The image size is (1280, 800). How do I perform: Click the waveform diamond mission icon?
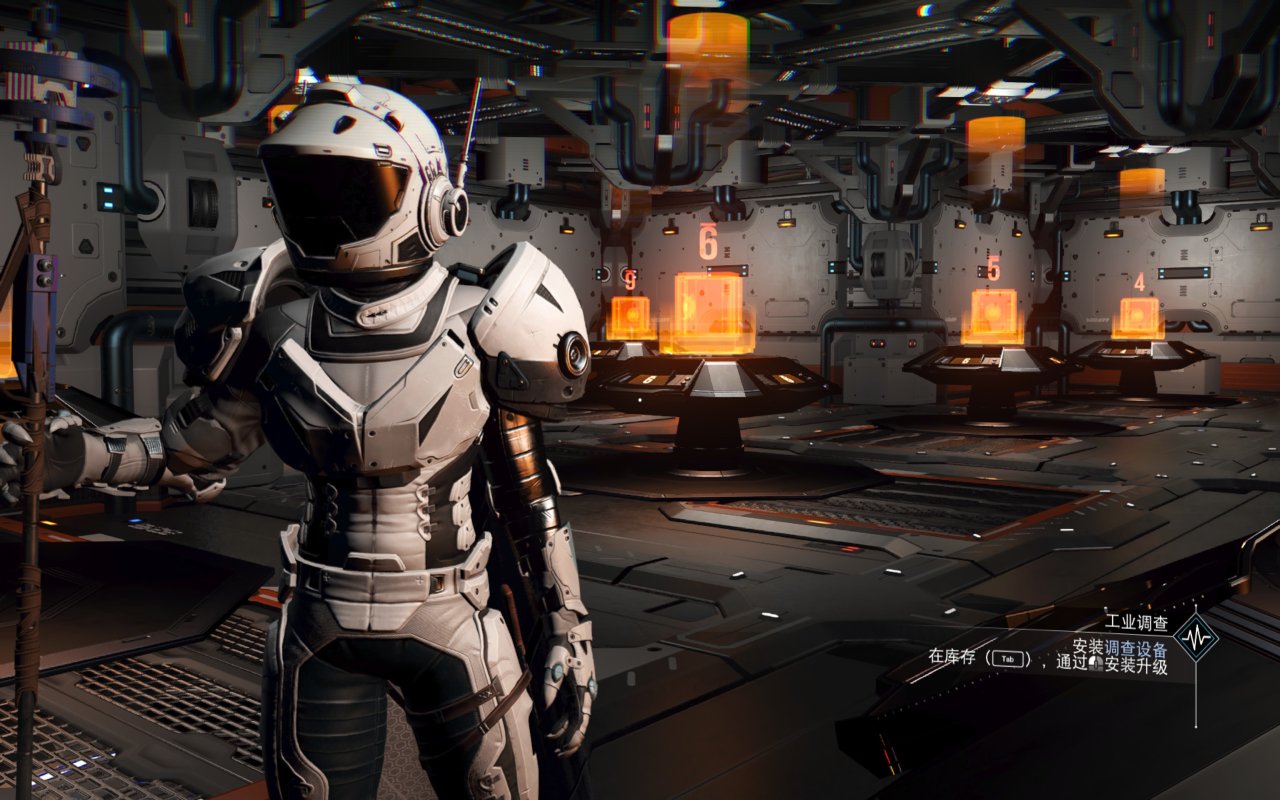[1196, 637]
